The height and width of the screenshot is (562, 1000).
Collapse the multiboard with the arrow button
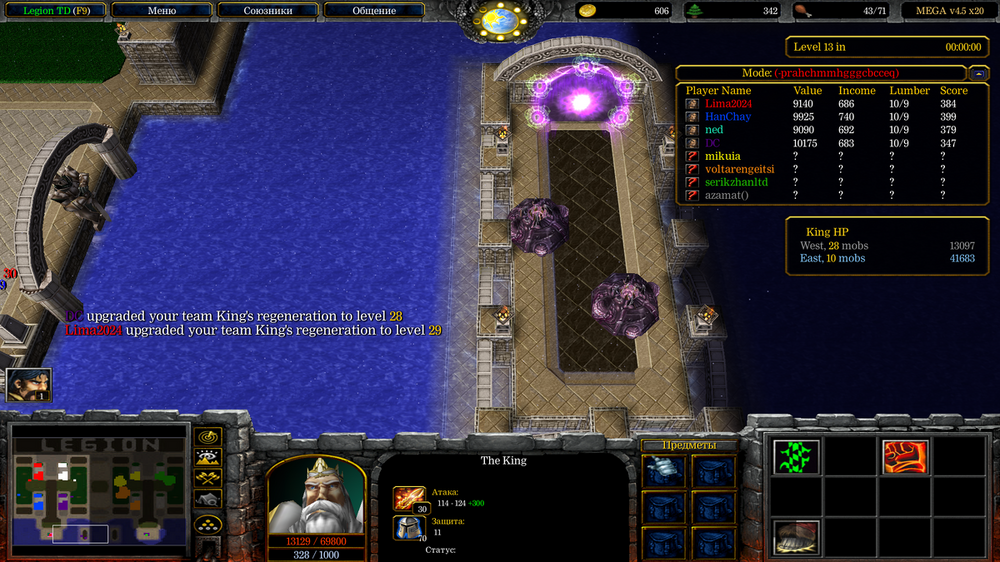980,73
